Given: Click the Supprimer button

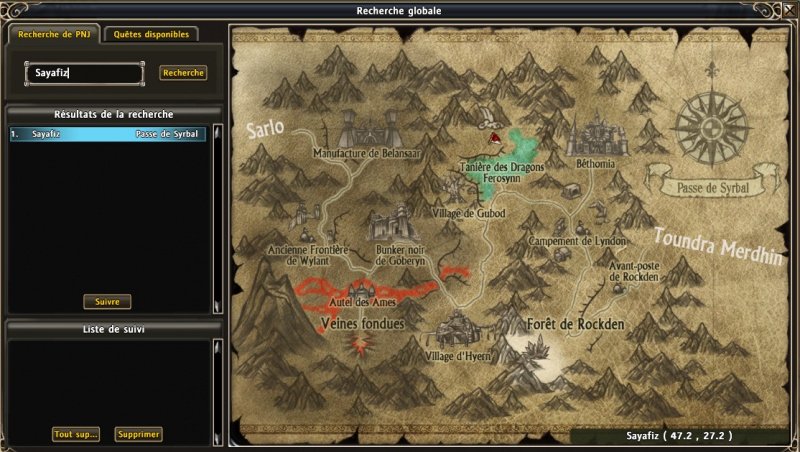Looking at the screenshot, I should tap(138, 434).
